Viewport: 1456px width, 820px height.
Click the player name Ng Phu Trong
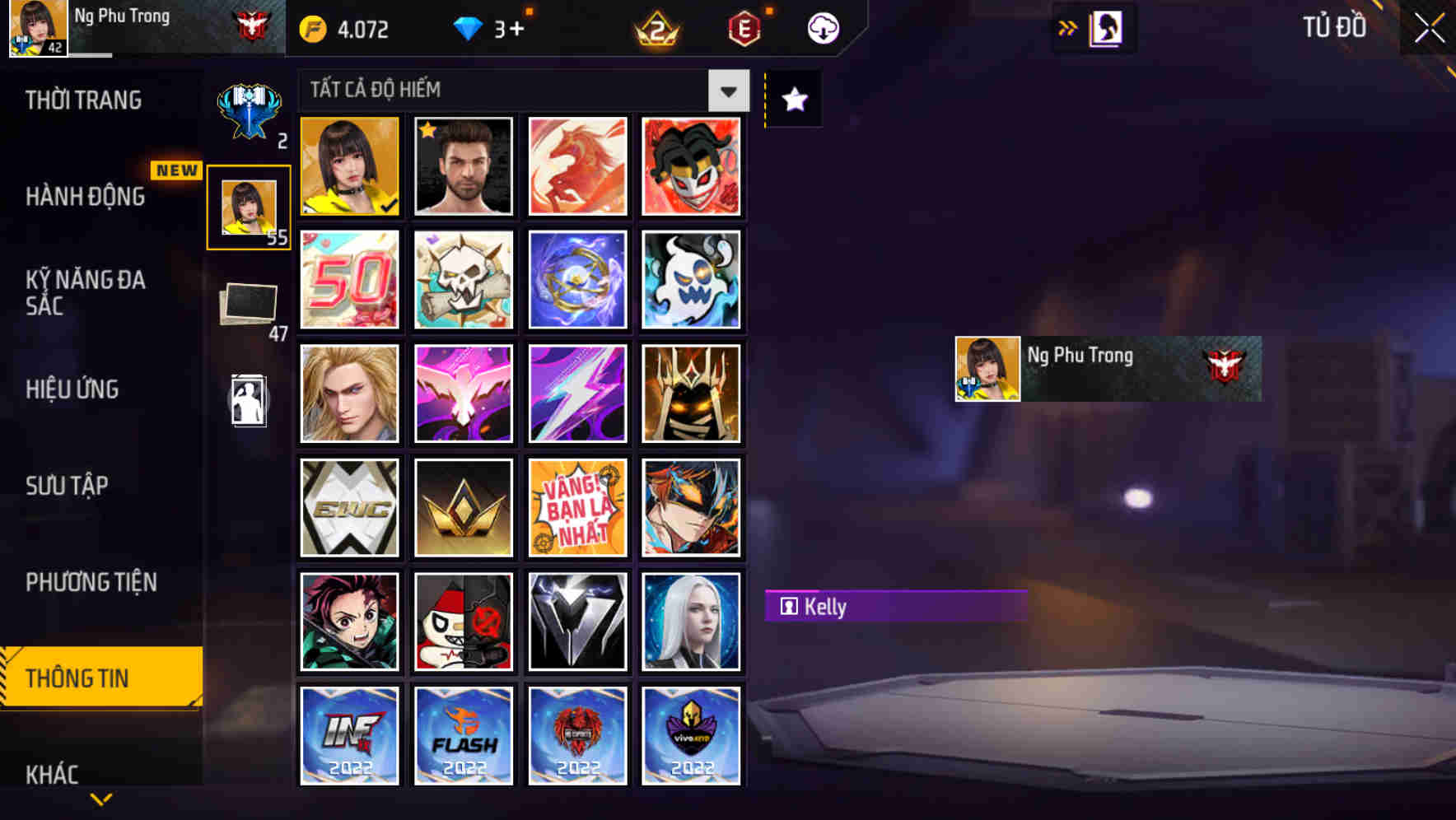click(124, 15)
